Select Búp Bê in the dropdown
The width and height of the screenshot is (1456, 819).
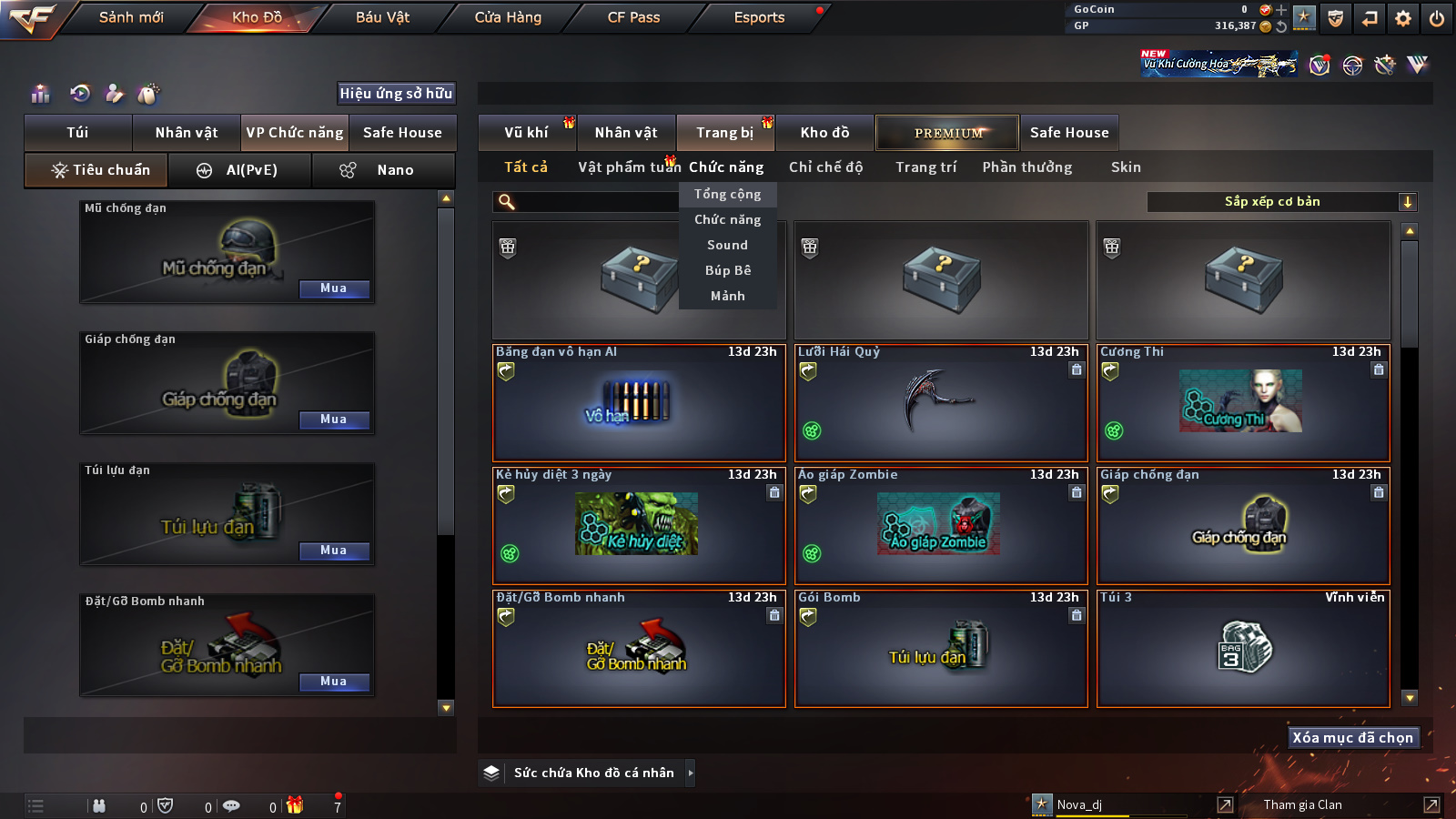coord(727,270)
